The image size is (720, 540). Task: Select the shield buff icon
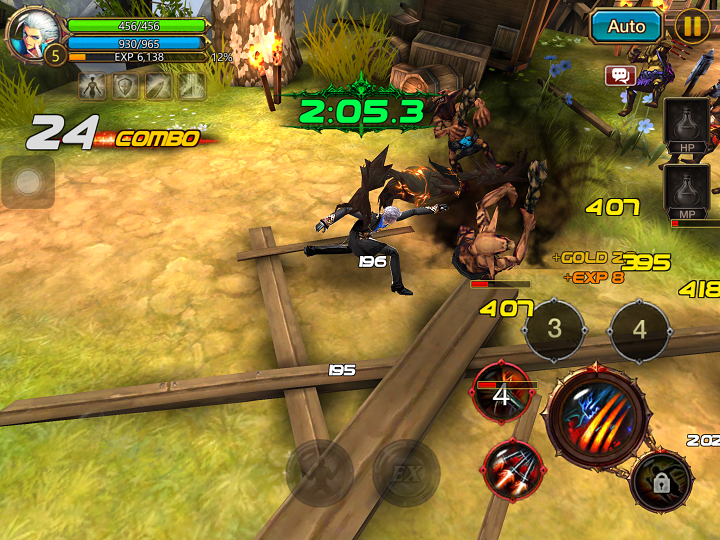125,87
